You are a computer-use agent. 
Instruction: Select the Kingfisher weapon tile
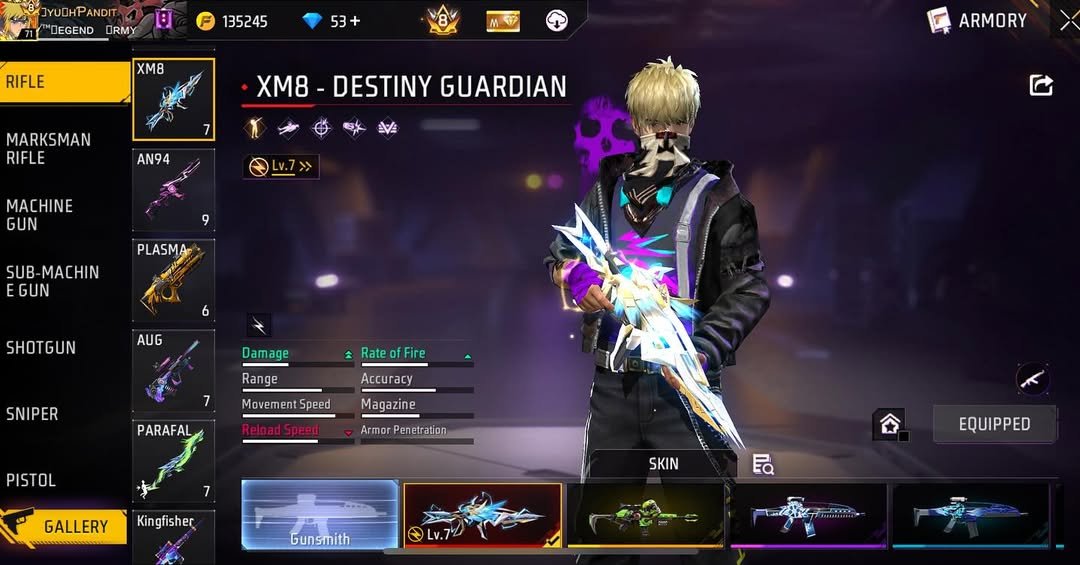[173, 537]
